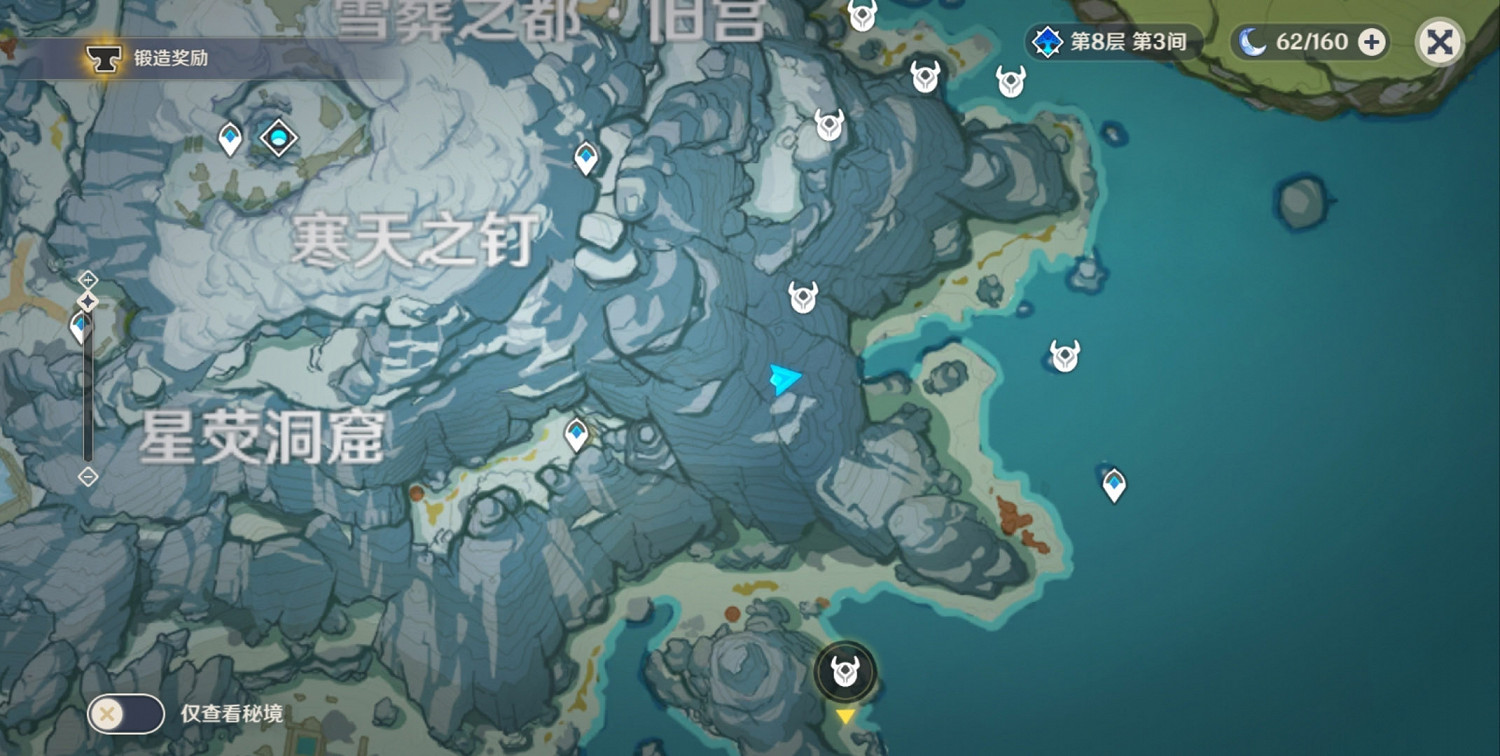Open the Spiral Abyss entrance icon by 第8层
Screen dimensions: 1500x756
(1046, 42)
